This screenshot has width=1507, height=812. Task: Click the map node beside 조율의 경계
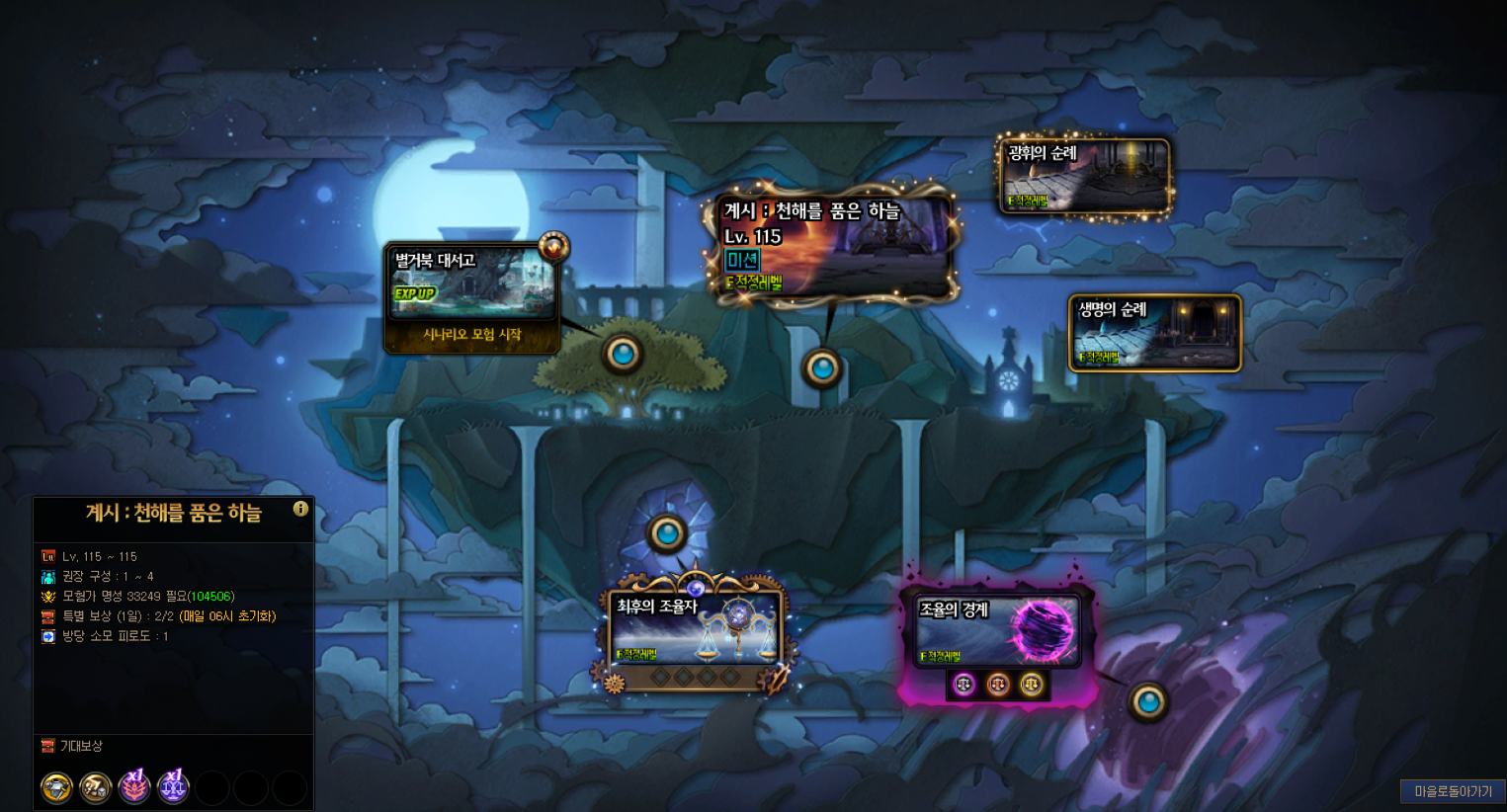pos(1148,702)
